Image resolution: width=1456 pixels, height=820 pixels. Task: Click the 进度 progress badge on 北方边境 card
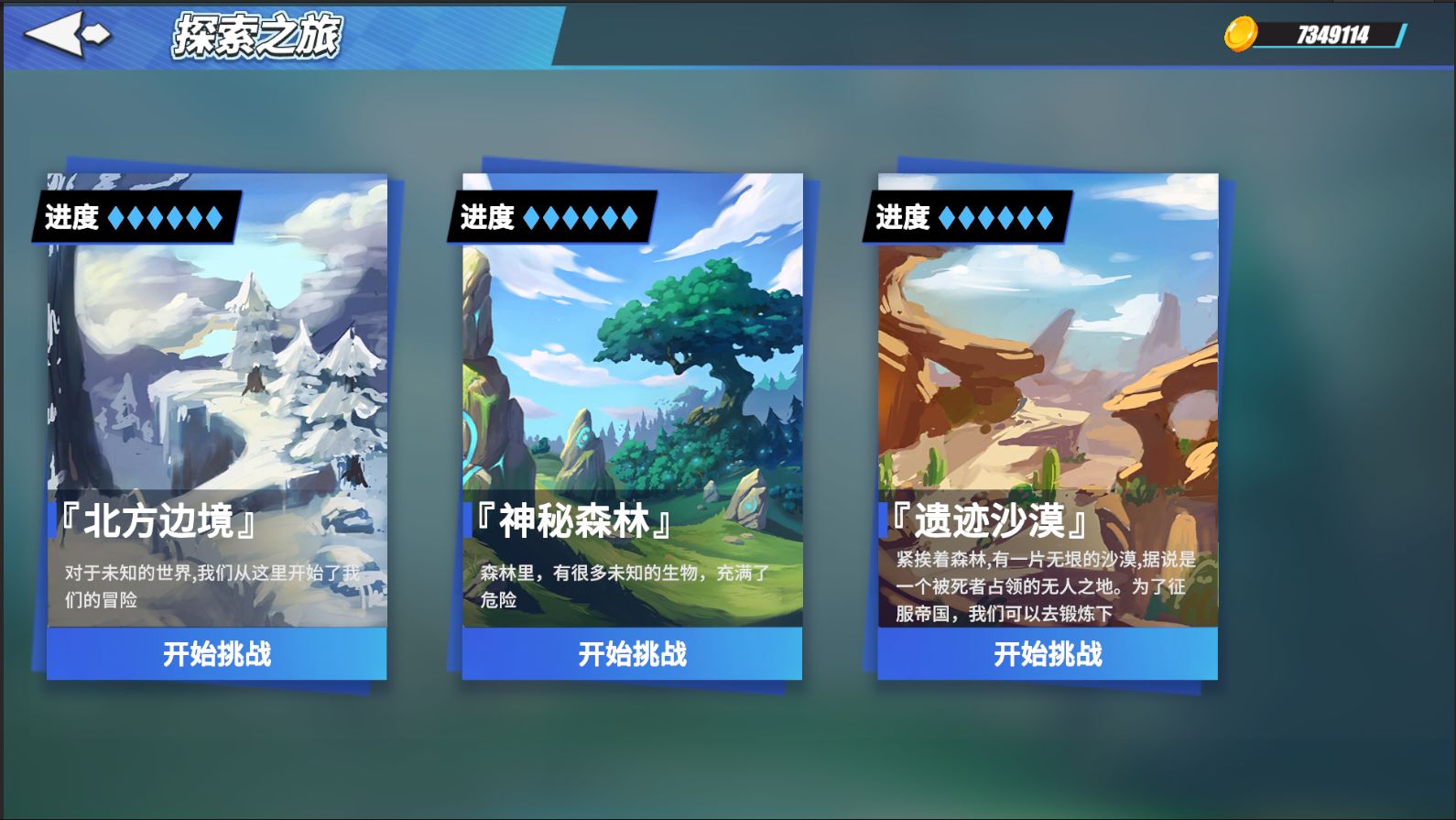point(133,217)
